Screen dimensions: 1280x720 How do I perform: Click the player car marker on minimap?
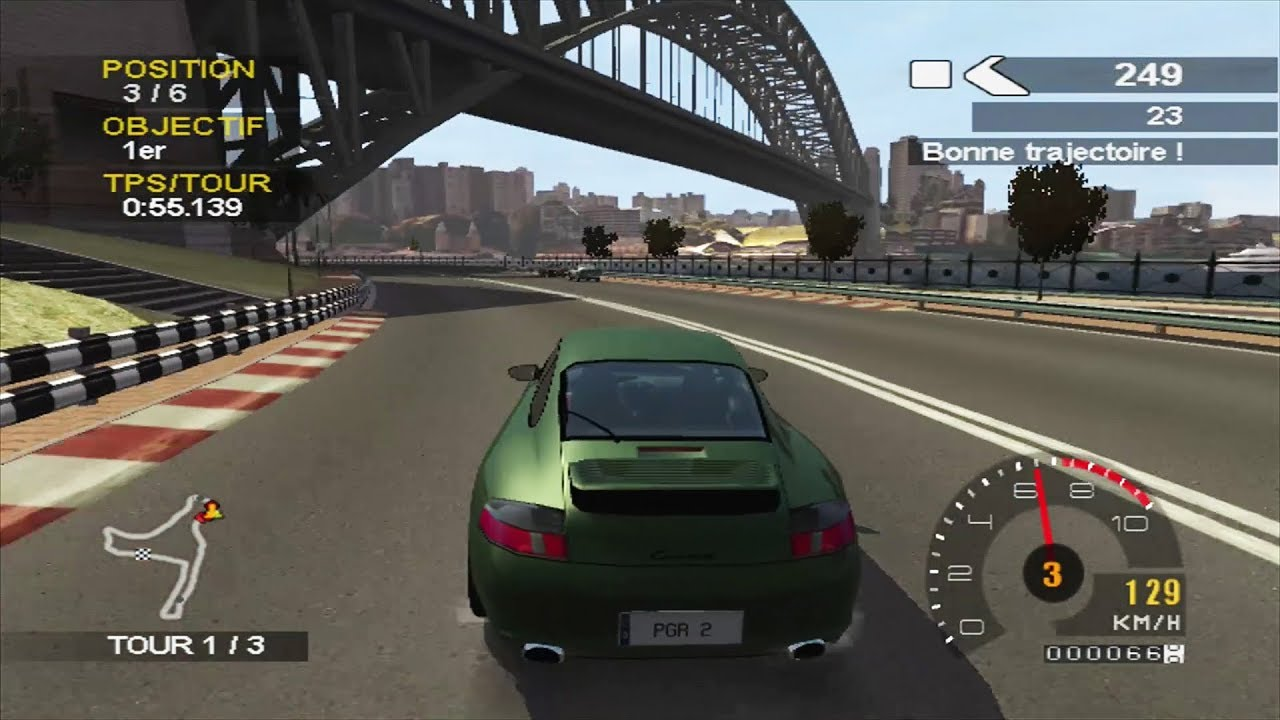[210, 512]
